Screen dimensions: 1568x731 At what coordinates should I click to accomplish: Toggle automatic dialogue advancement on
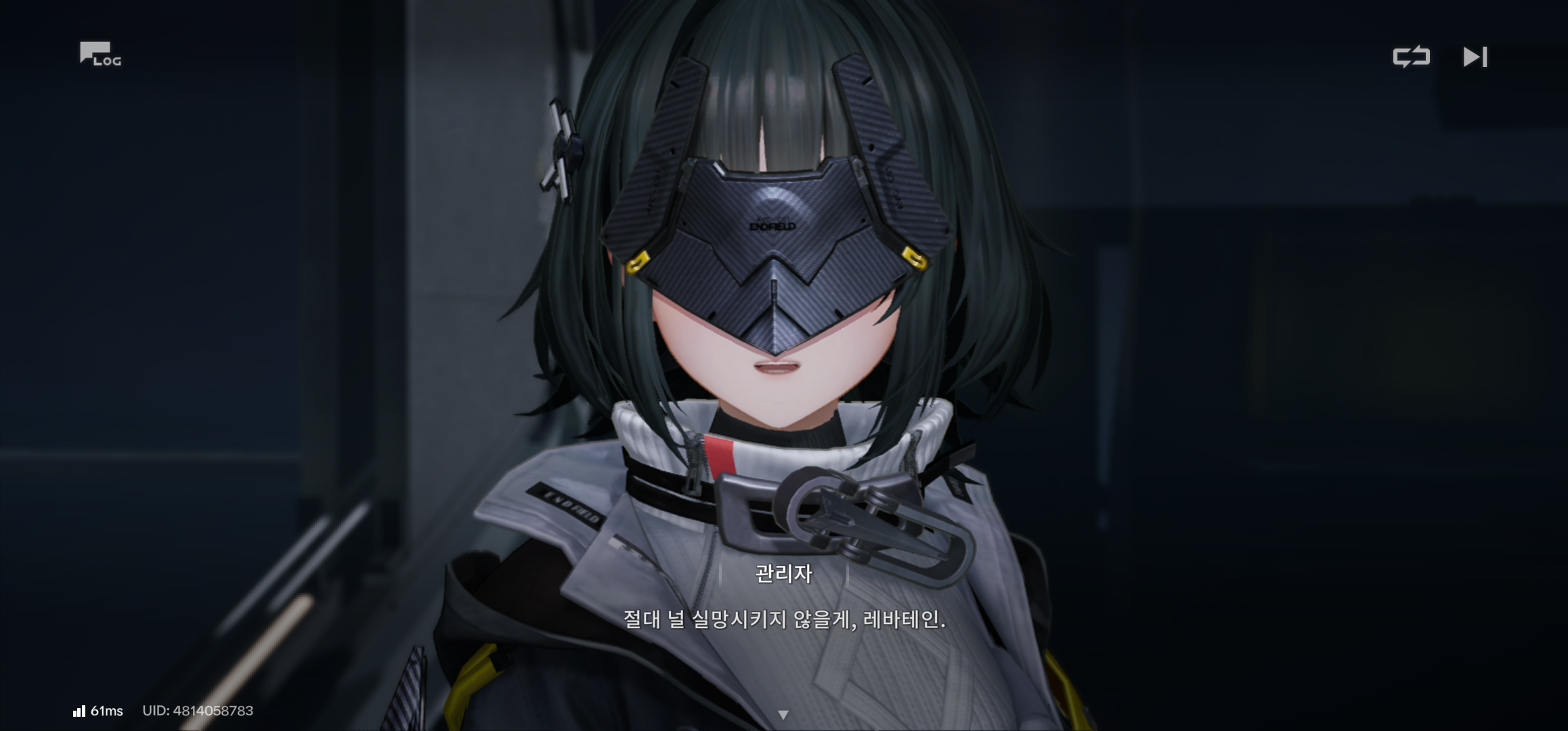pyautogui.click(x=1413, y=58)
